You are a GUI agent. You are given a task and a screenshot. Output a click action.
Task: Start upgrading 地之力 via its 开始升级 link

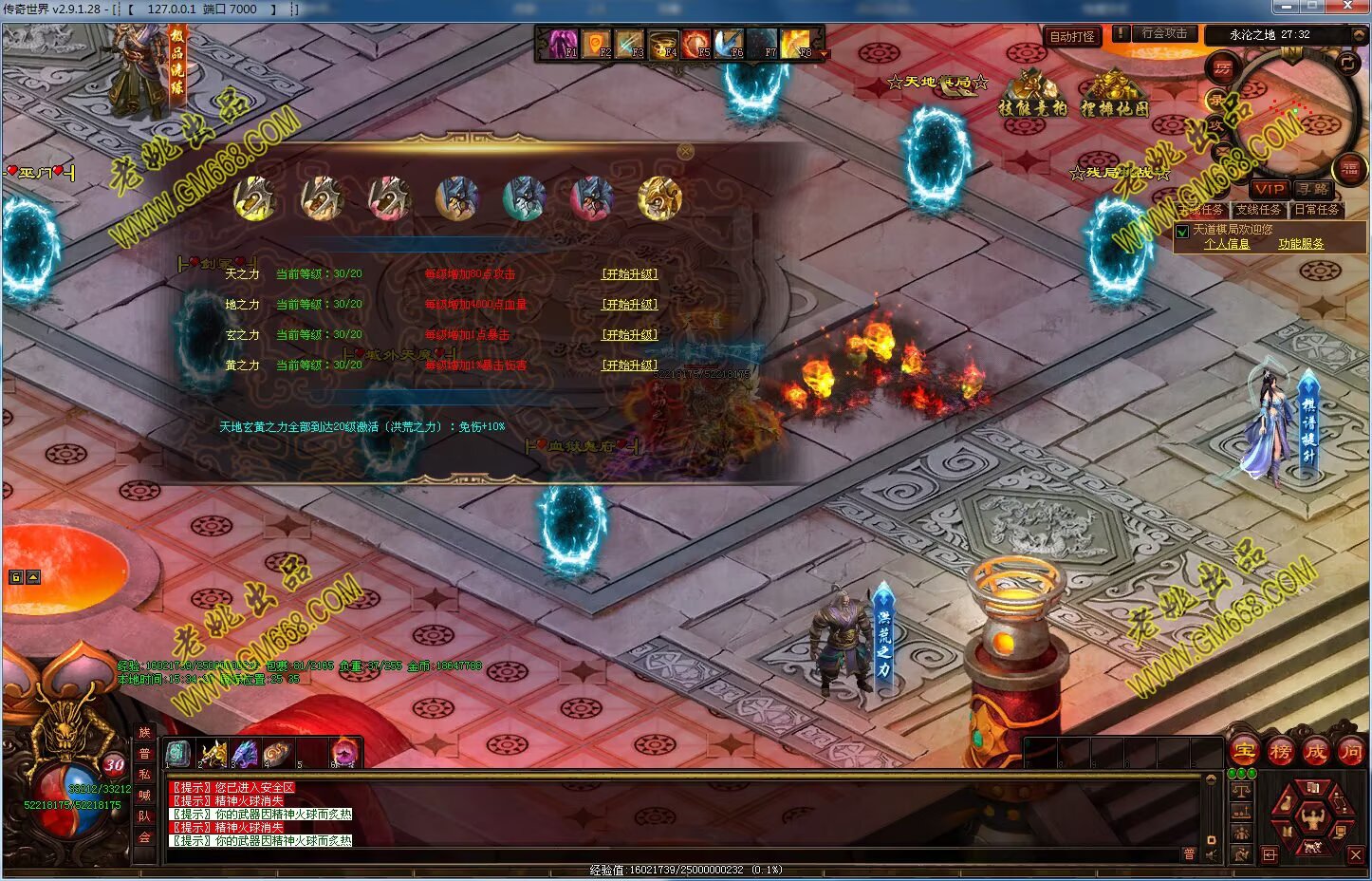629,305
